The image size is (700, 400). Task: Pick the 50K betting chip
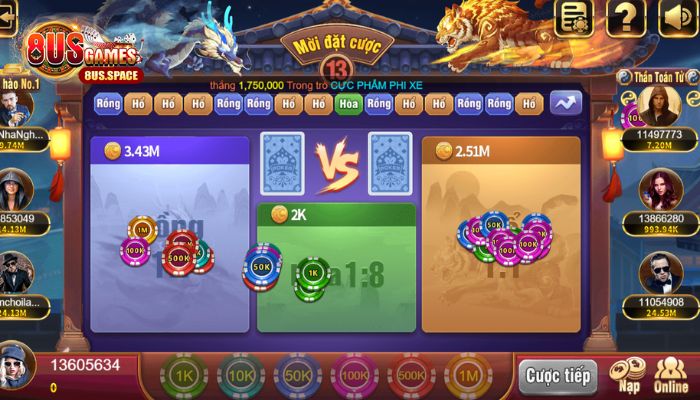pos(297,376)
